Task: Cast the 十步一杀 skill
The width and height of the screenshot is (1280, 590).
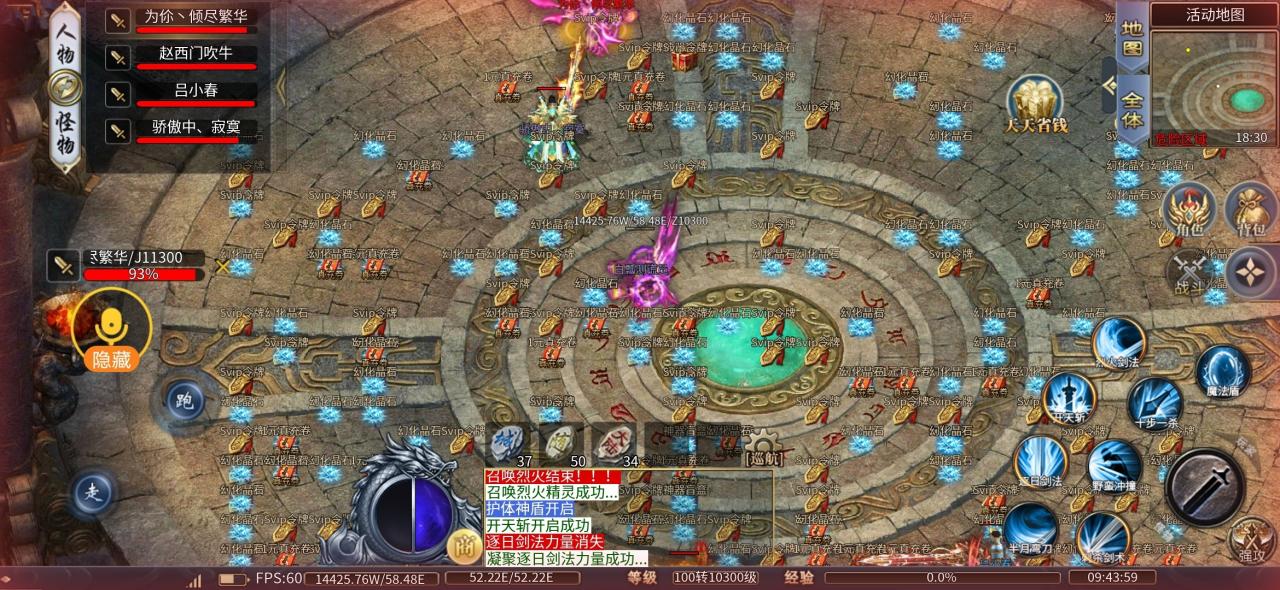Action: (x=1155, y=402)
